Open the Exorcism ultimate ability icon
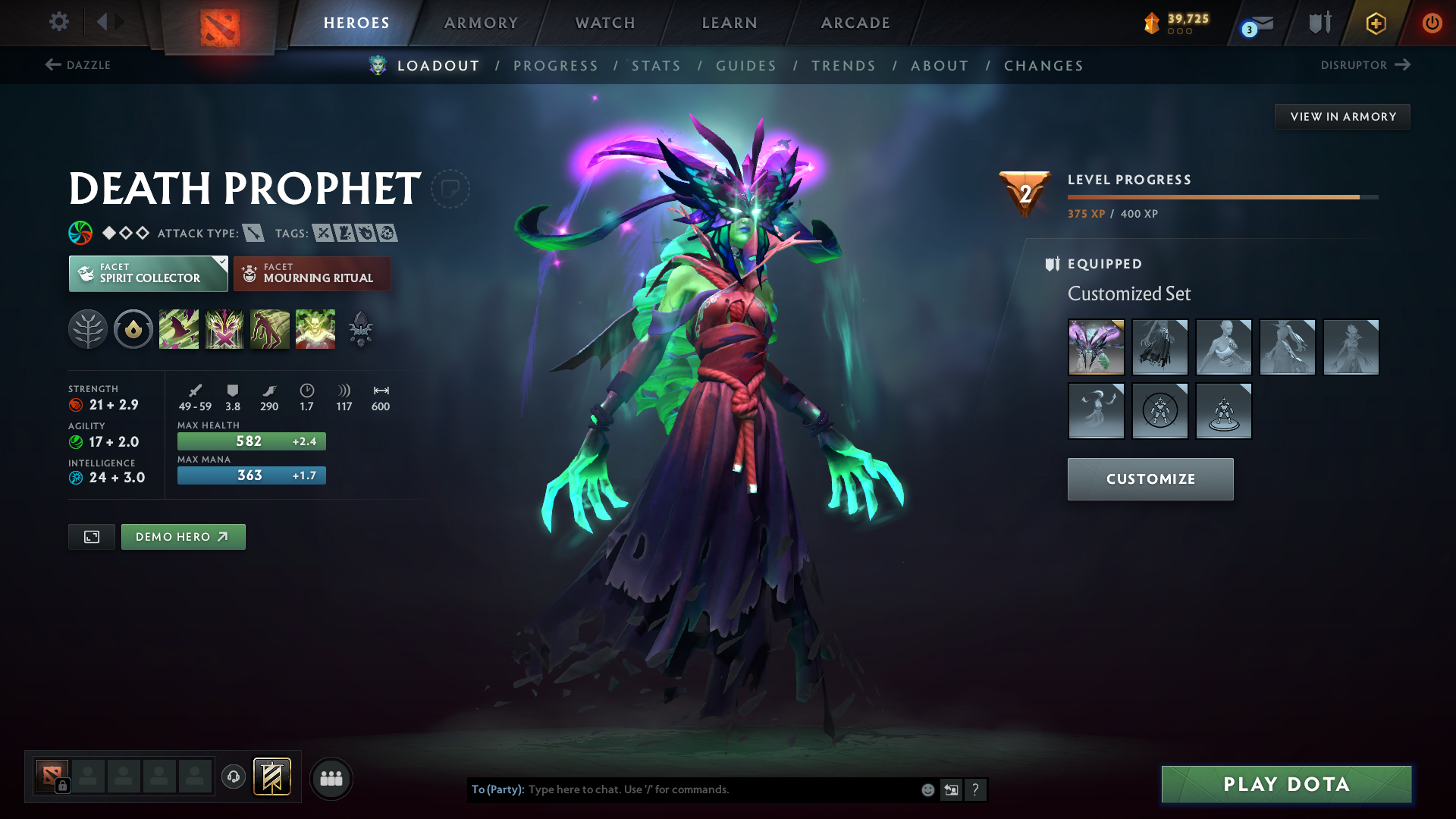 pyautogui.click(x=315, y=328)
